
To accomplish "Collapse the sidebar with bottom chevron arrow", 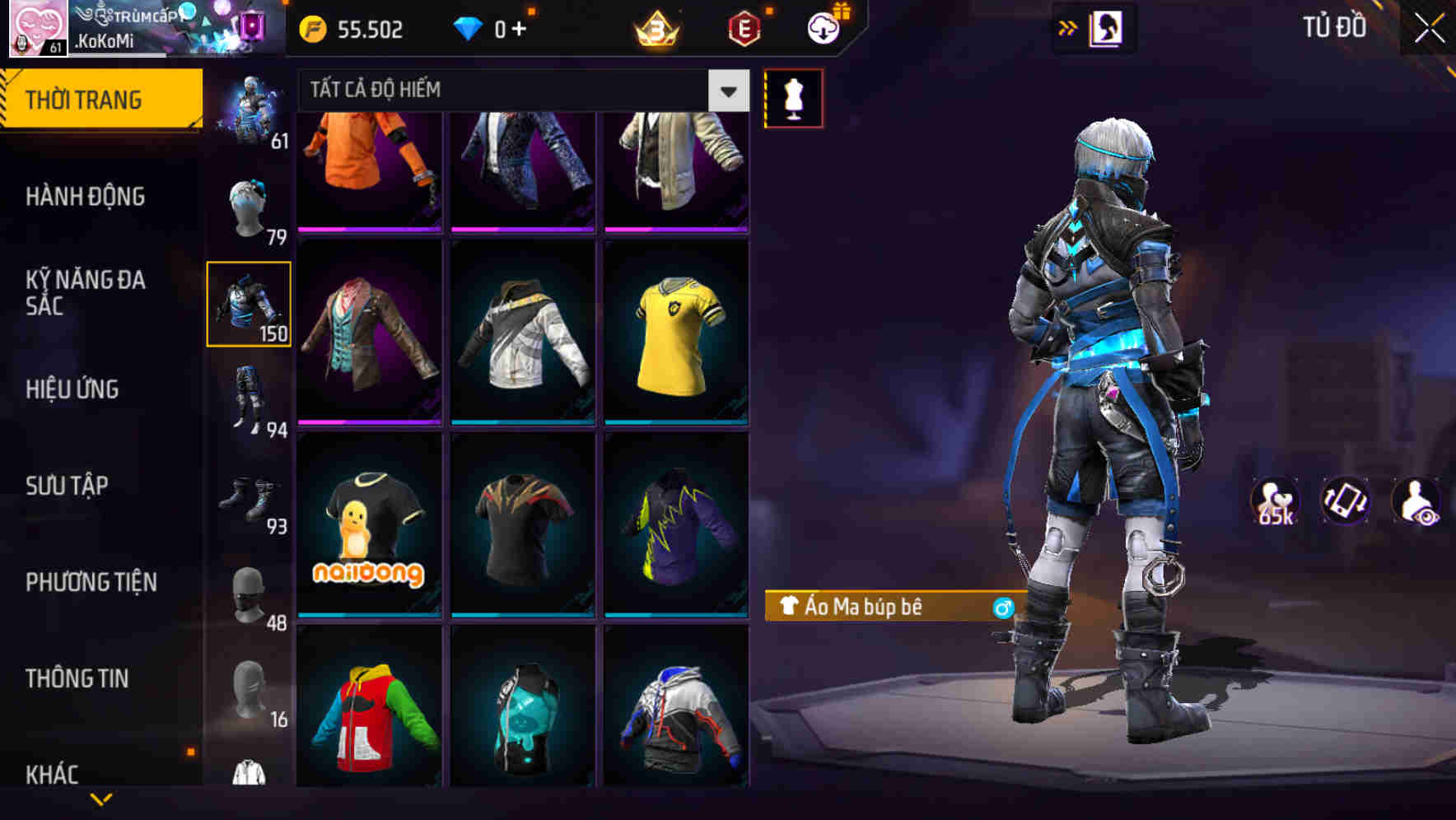I will coord(101,798).
